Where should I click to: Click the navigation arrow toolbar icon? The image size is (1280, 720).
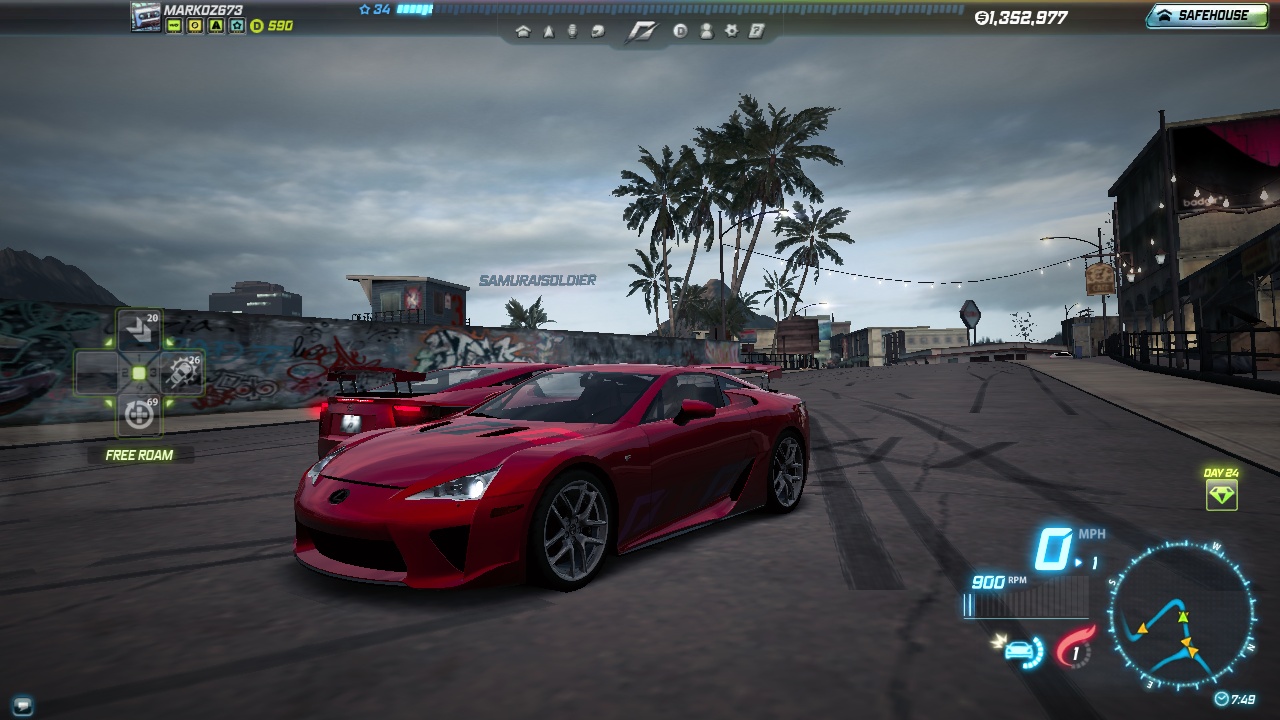click(548, 31)
